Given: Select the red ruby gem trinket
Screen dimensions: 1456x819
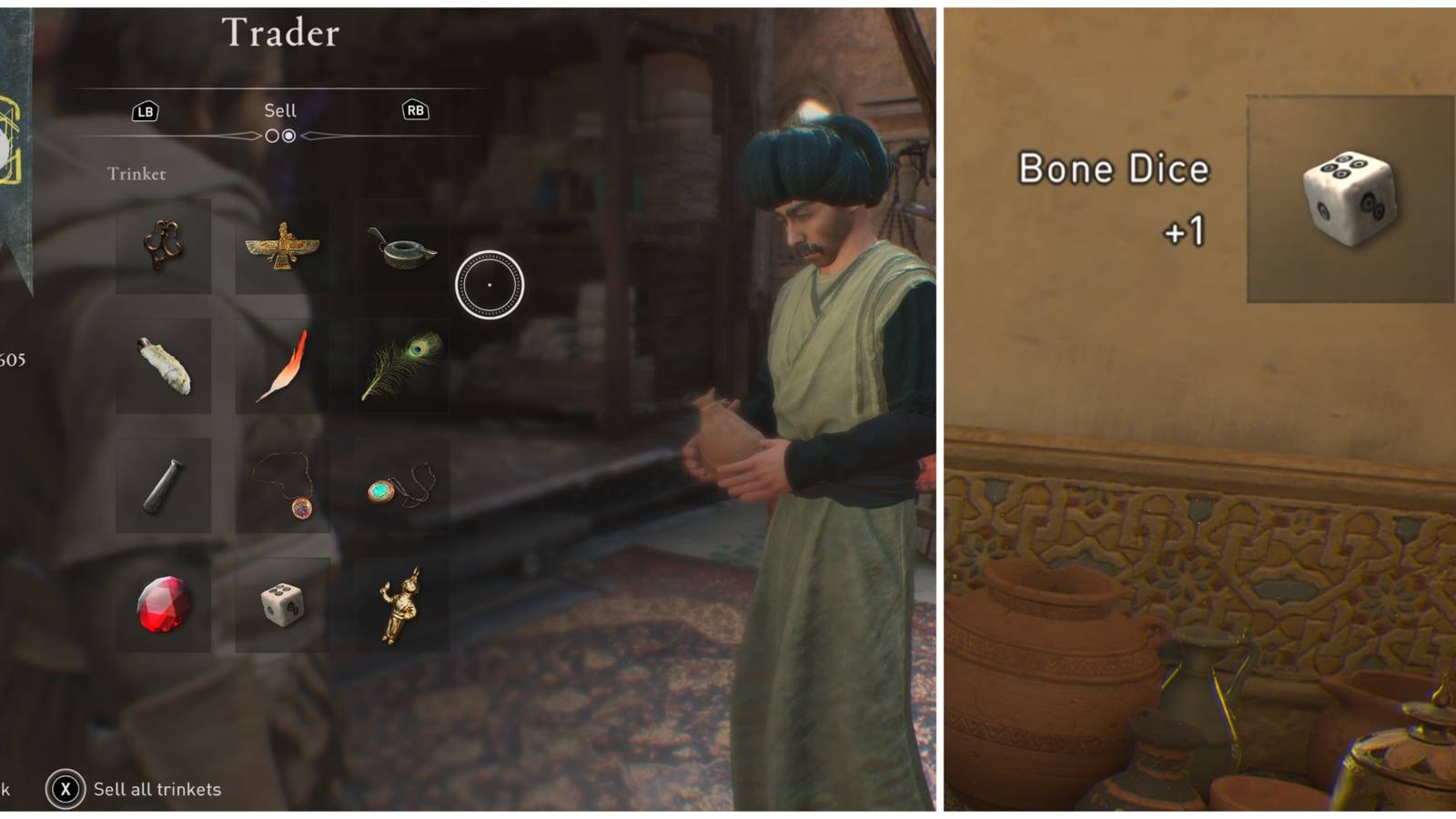Looking at the screenshot, I should 164,605.
